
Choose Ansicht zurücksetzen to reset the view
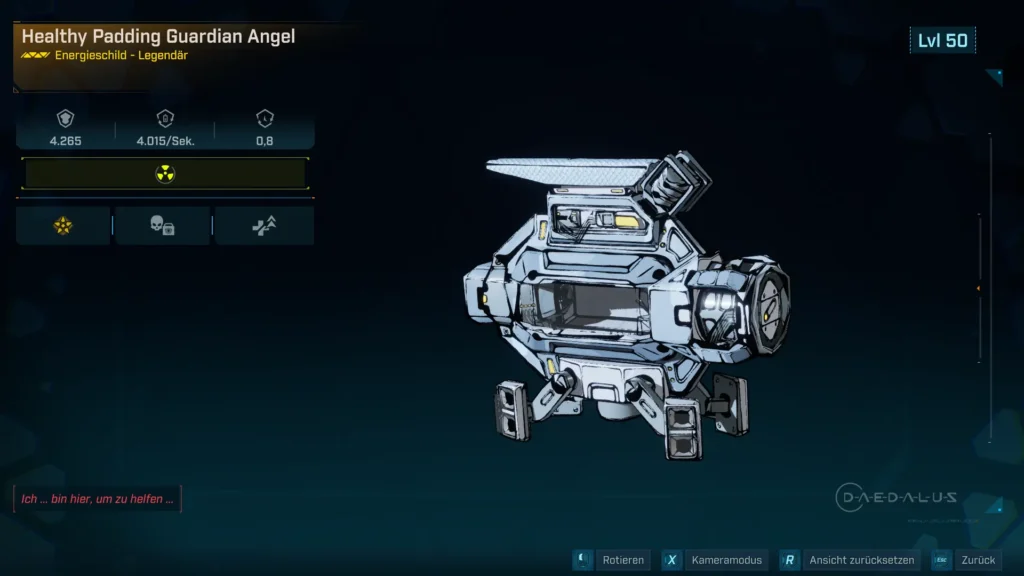[848, 560]
